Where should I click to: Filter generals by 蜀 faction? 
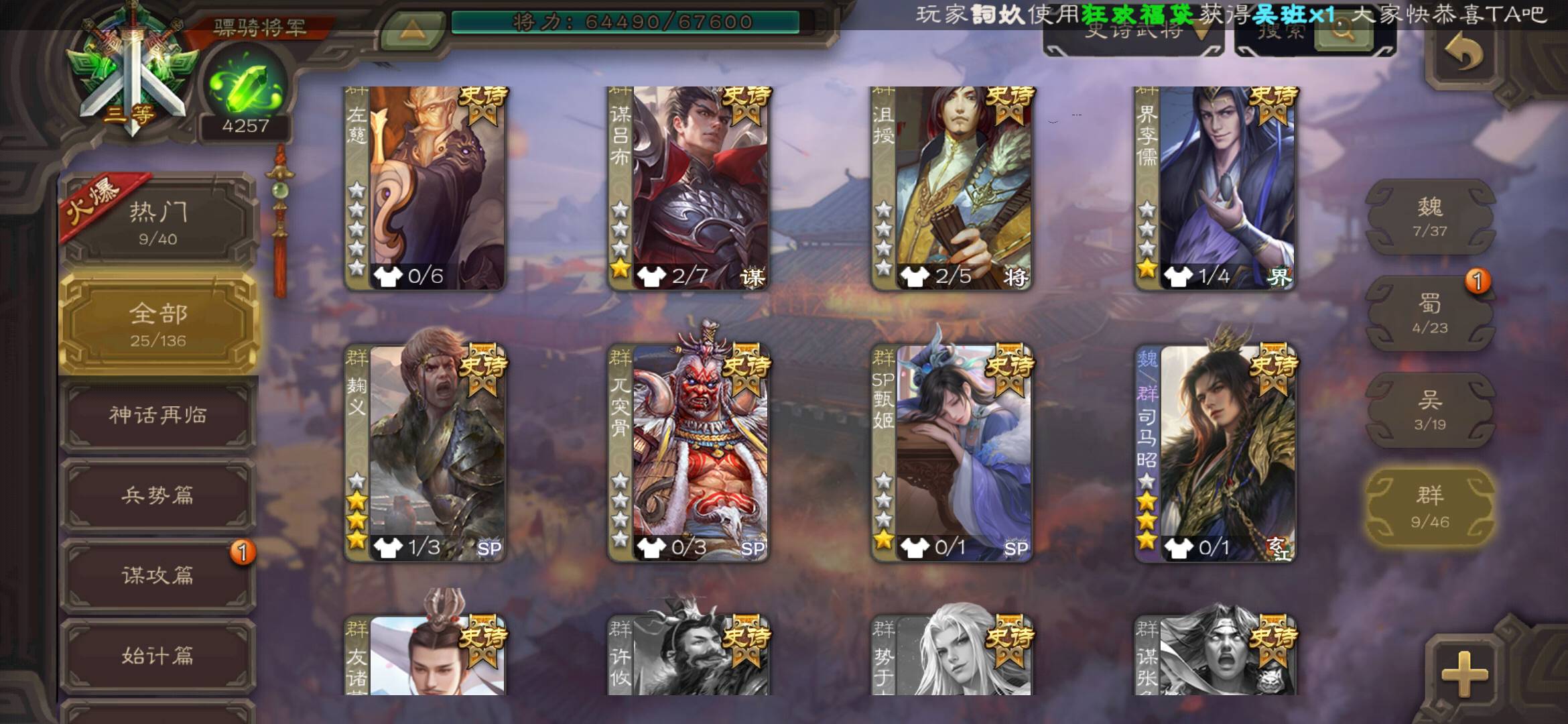pyautogui.click(x=1430, y=314)
